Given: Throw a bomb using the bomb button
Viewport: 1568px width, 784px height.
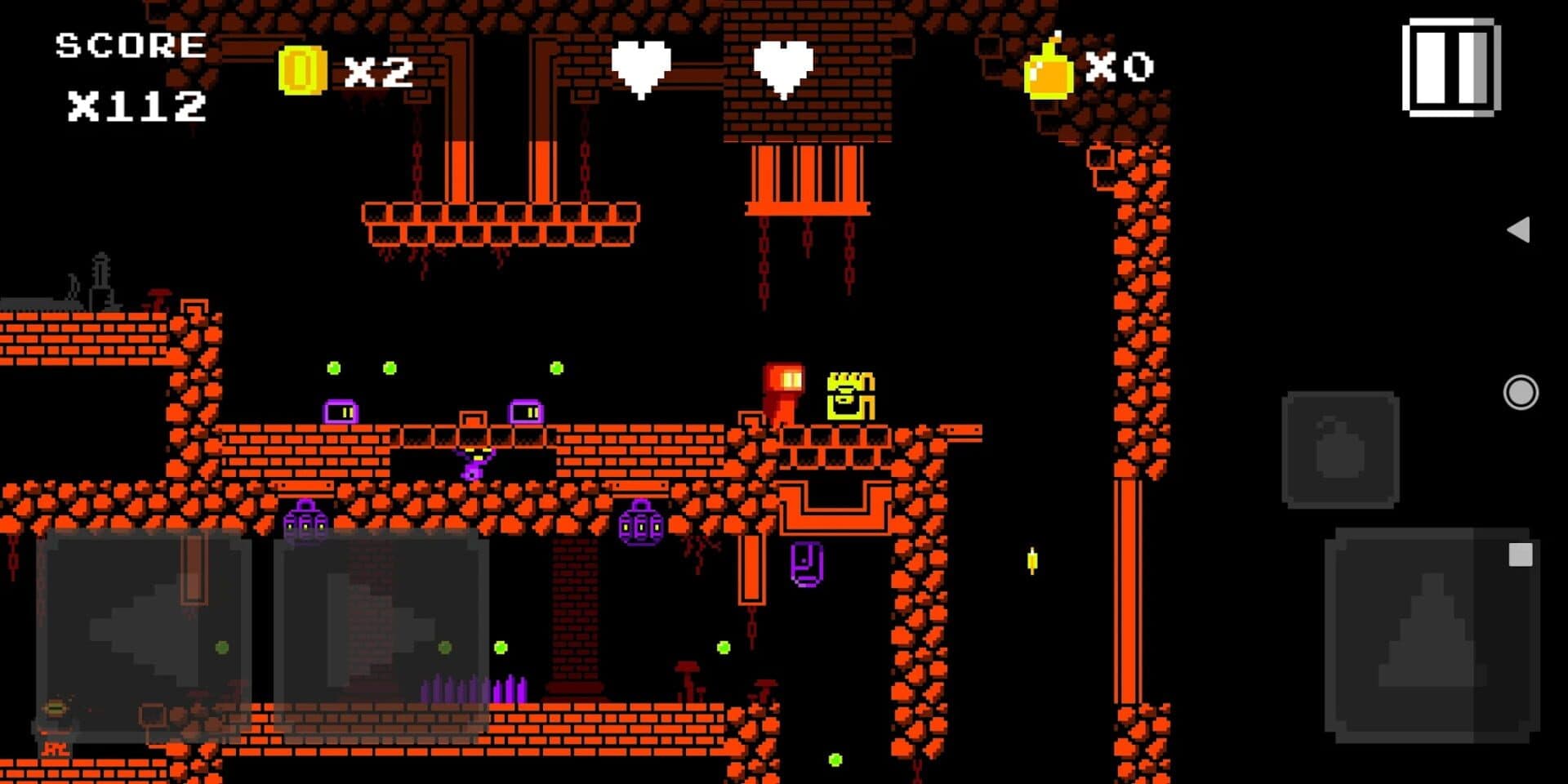Looking at the screenshot, I should coord(1340,450).
